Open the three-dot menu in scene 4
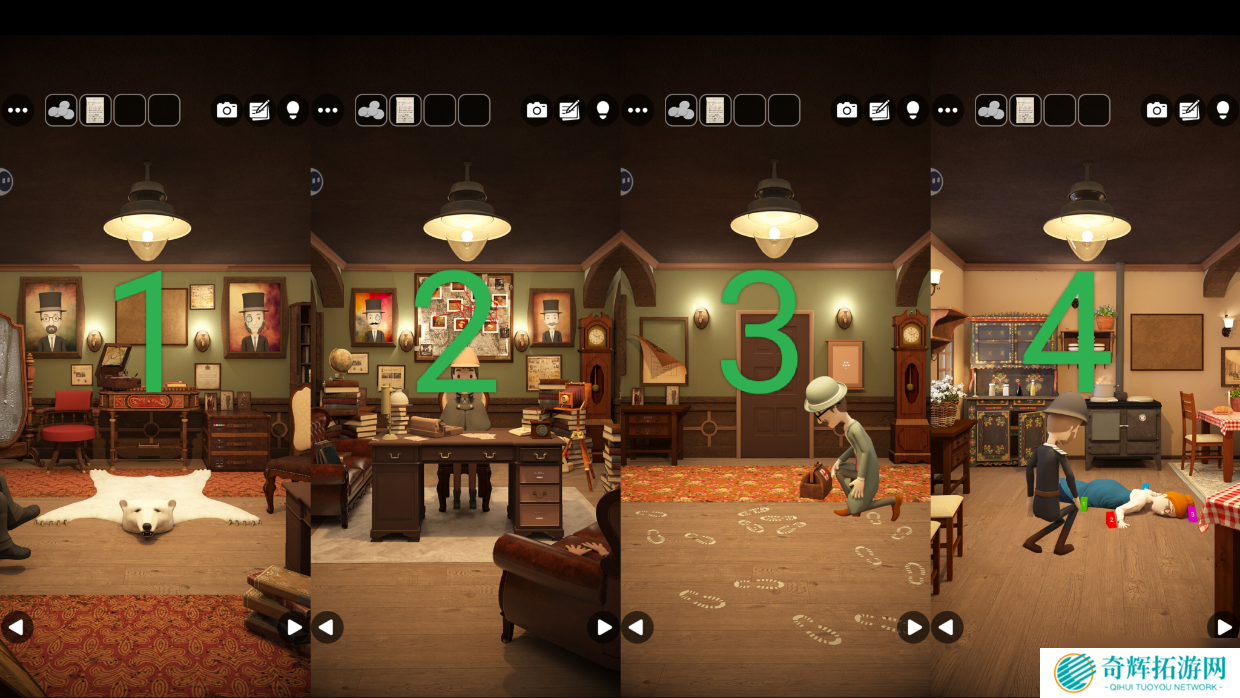This screenshot has width=1240, height=698. pyautogui.click(x=948, y=110)
